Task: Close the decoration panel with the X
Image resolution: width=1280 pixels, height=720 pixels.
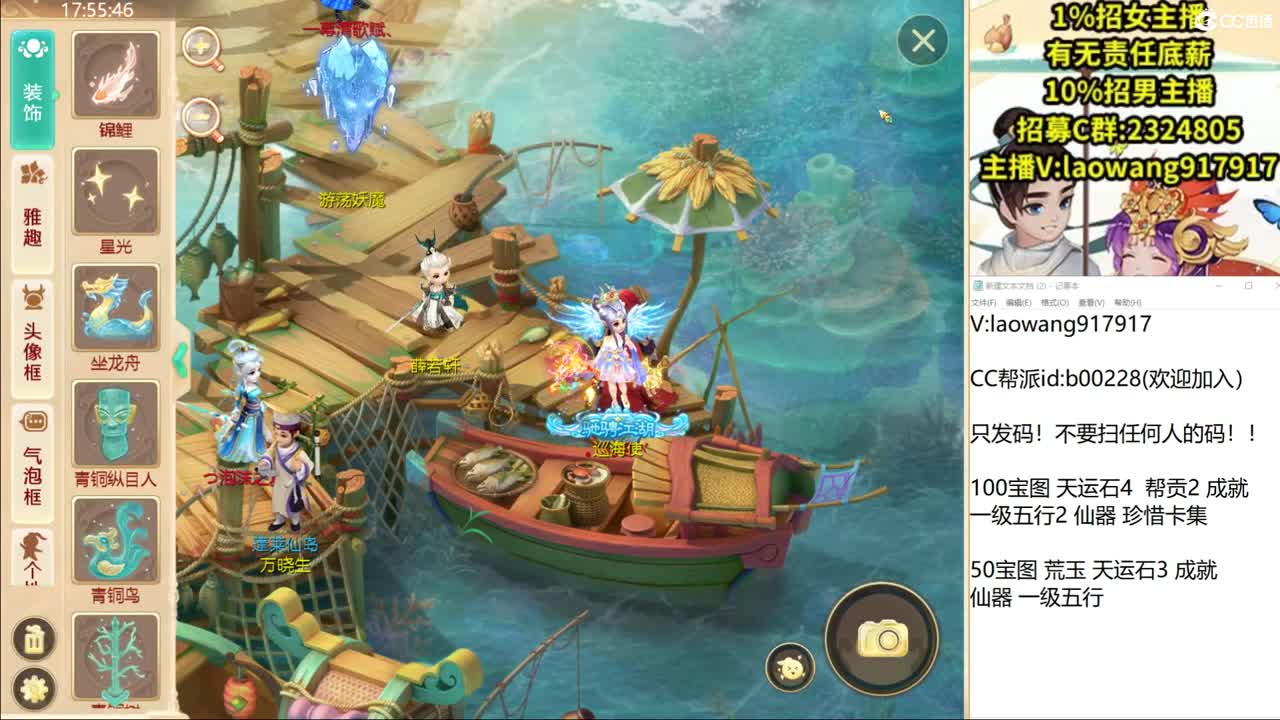Action: click(x=921, y=42)
